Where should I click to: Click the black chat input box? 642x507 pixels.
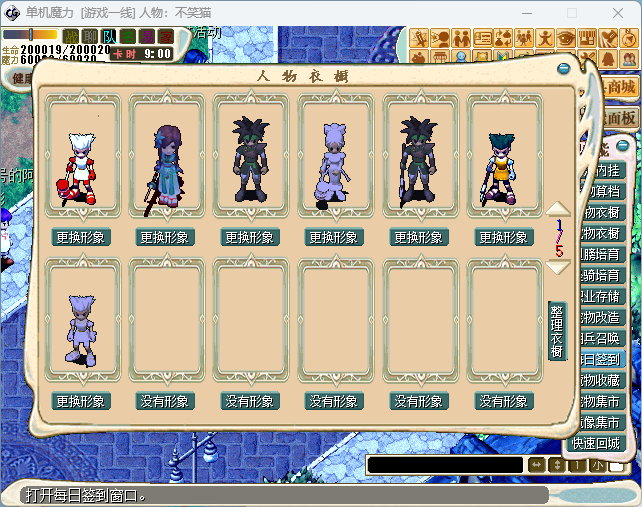(444, 465)
